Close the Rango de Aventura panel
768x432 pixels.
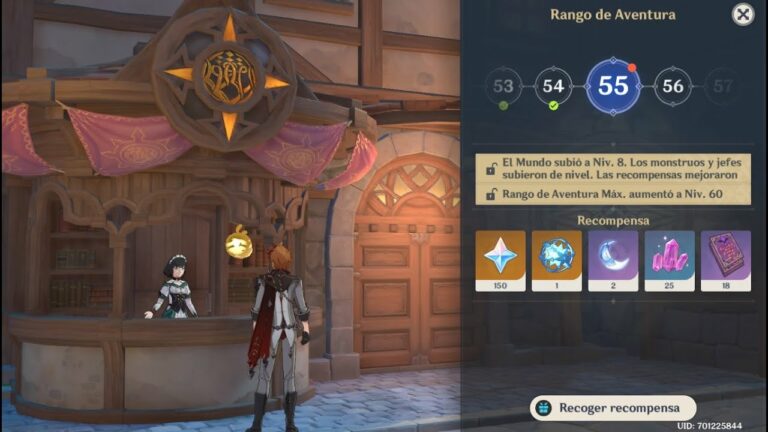pyautogui.click(x=742, y=14)
